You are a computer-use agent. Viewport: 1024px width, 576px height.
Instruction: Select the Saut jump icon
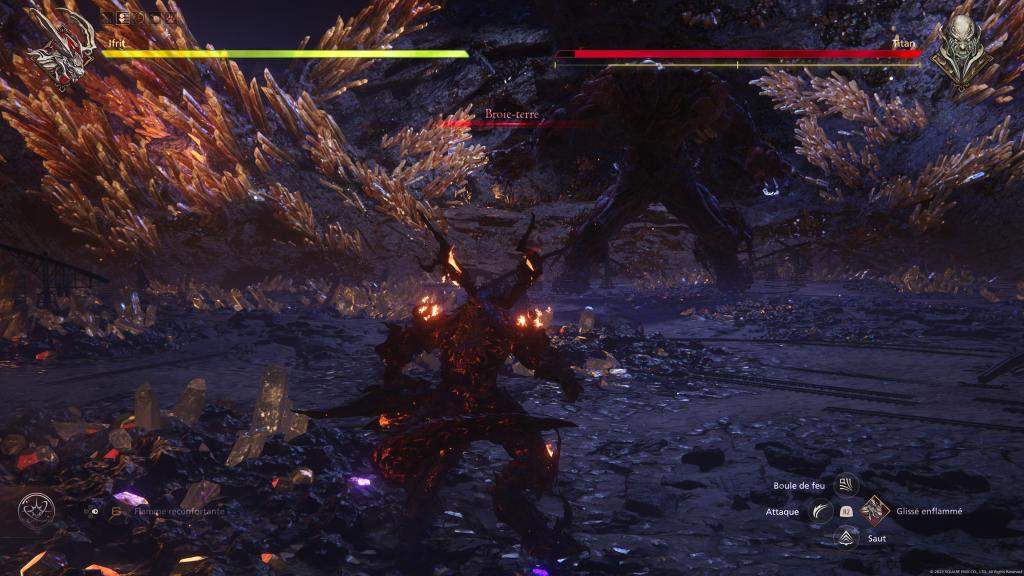point(847,537)
